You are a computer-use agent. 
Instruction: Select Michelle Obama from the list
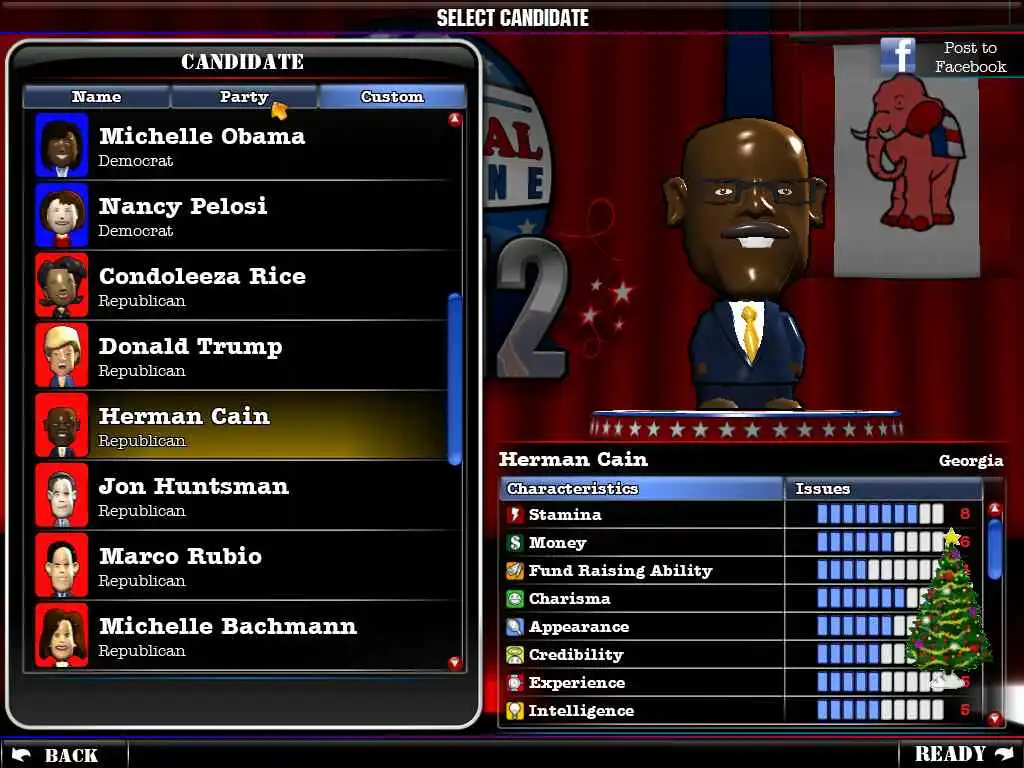pyautogui.click(x=240, y=146)
